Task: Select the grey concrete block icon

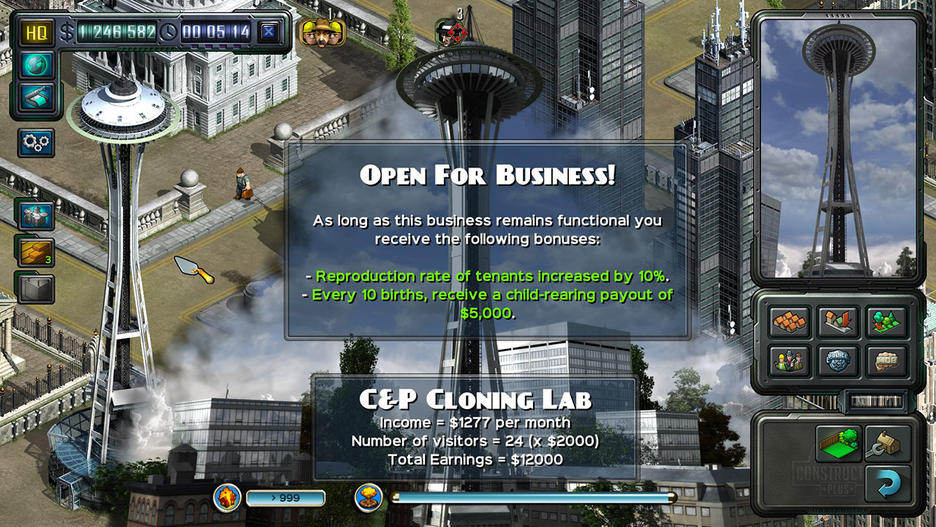Action: [36, 288]
